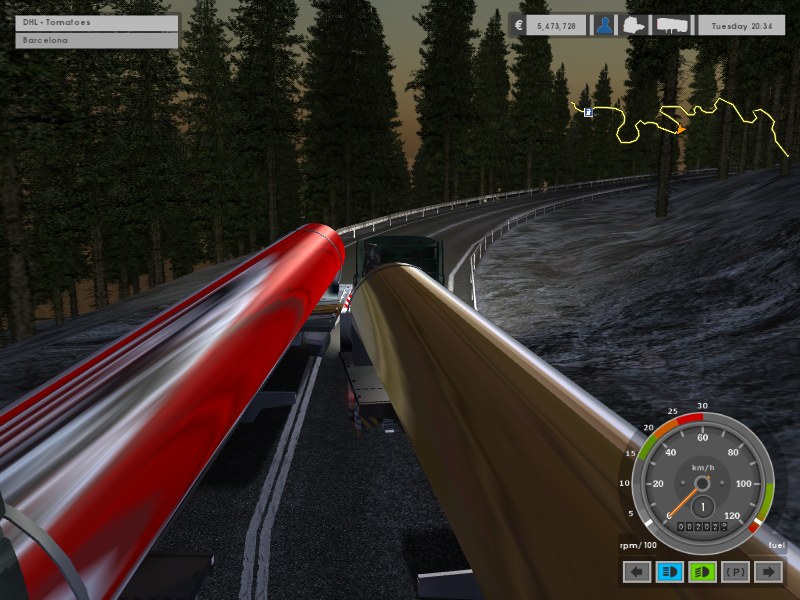Click the trailer status icon

(x=671, y=26)
